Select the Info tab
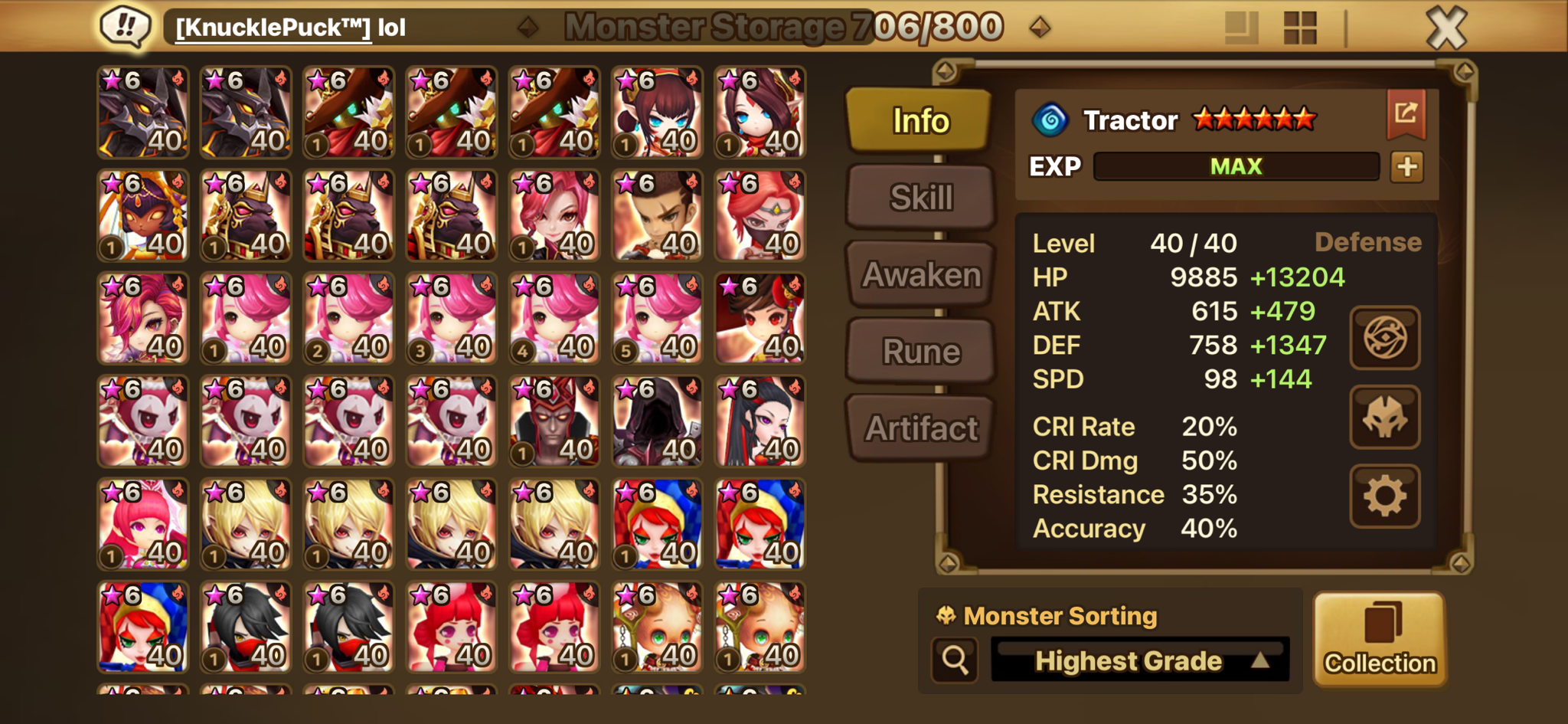The image size is (1568, 724). (x=920, y=120)
